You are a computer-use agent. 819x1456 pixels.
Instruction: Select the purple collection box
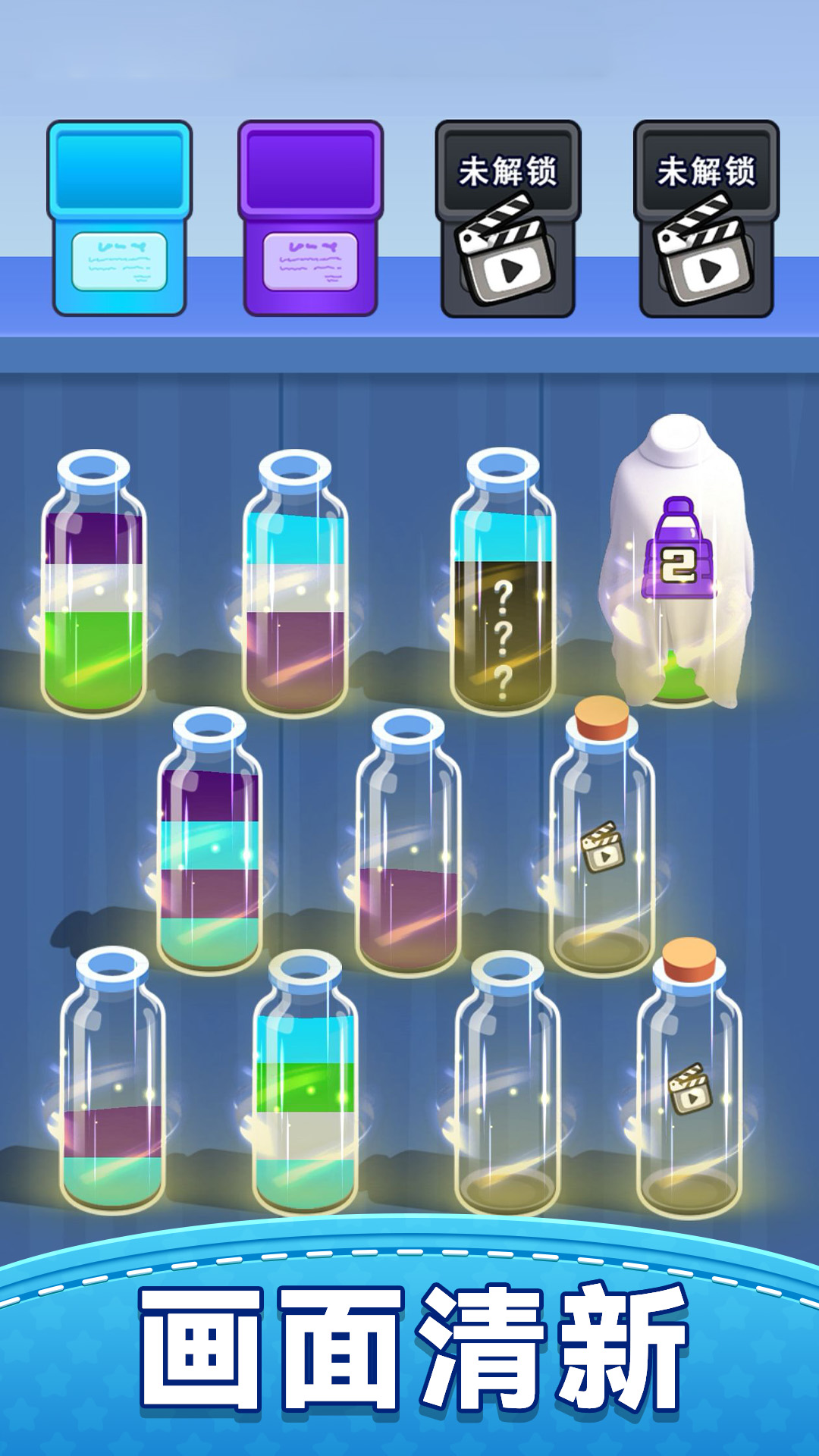pyautogui.click(x=310, y=218)
